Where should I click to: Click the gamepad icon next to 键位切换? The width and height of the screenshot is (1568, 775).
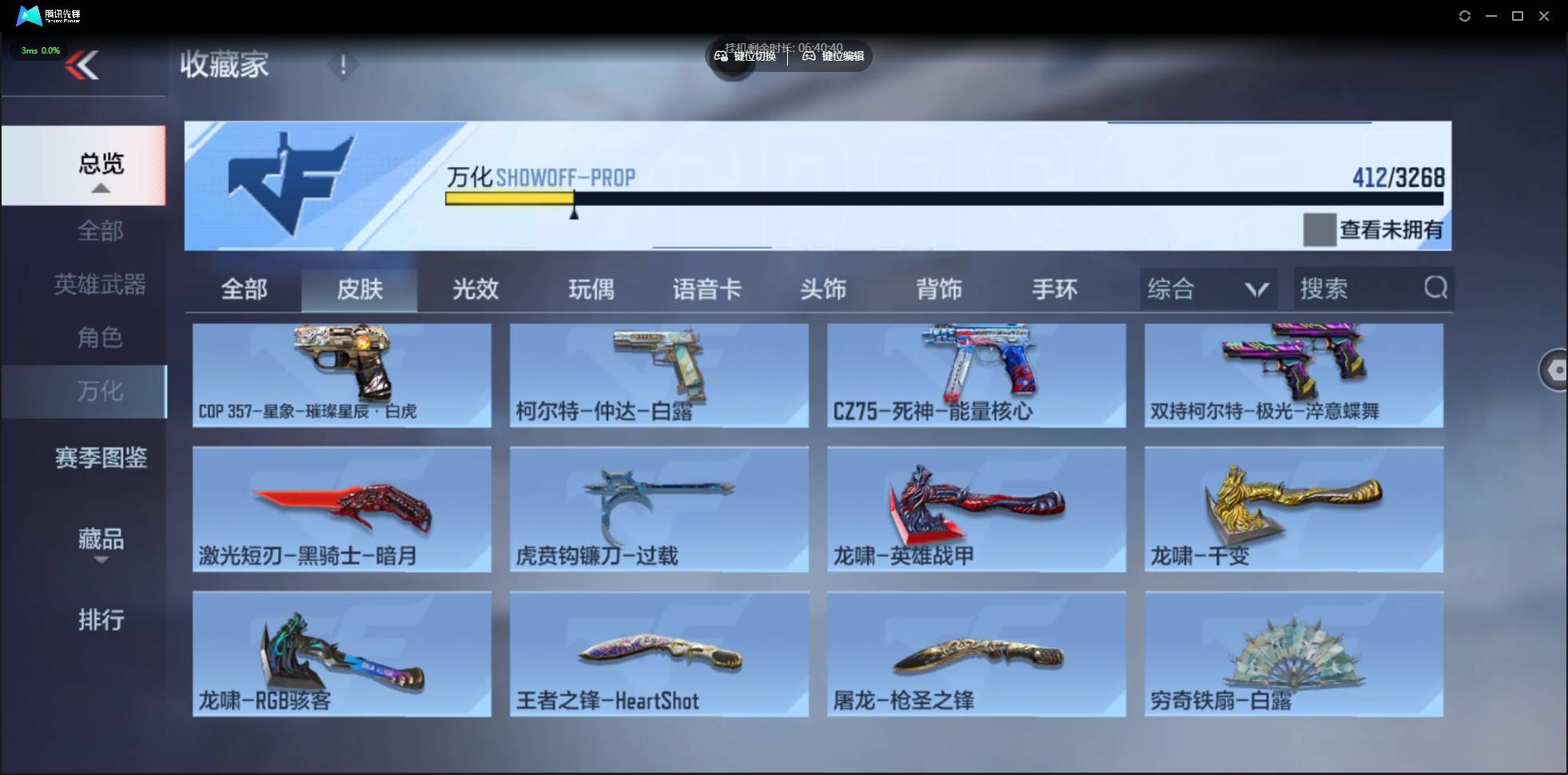click(721, 56)
